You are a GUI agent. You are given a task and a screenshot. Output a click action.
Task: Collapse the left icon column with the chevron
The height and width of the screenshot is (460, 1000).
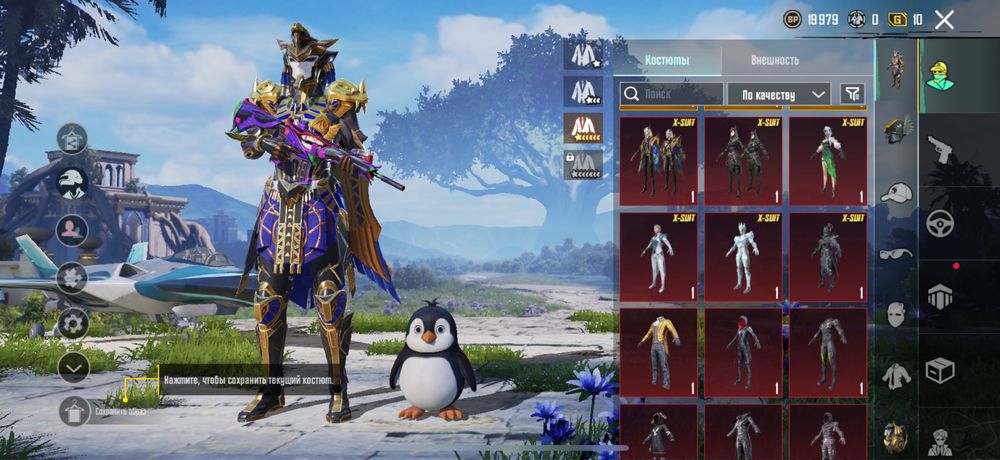(x=73, y=367)
